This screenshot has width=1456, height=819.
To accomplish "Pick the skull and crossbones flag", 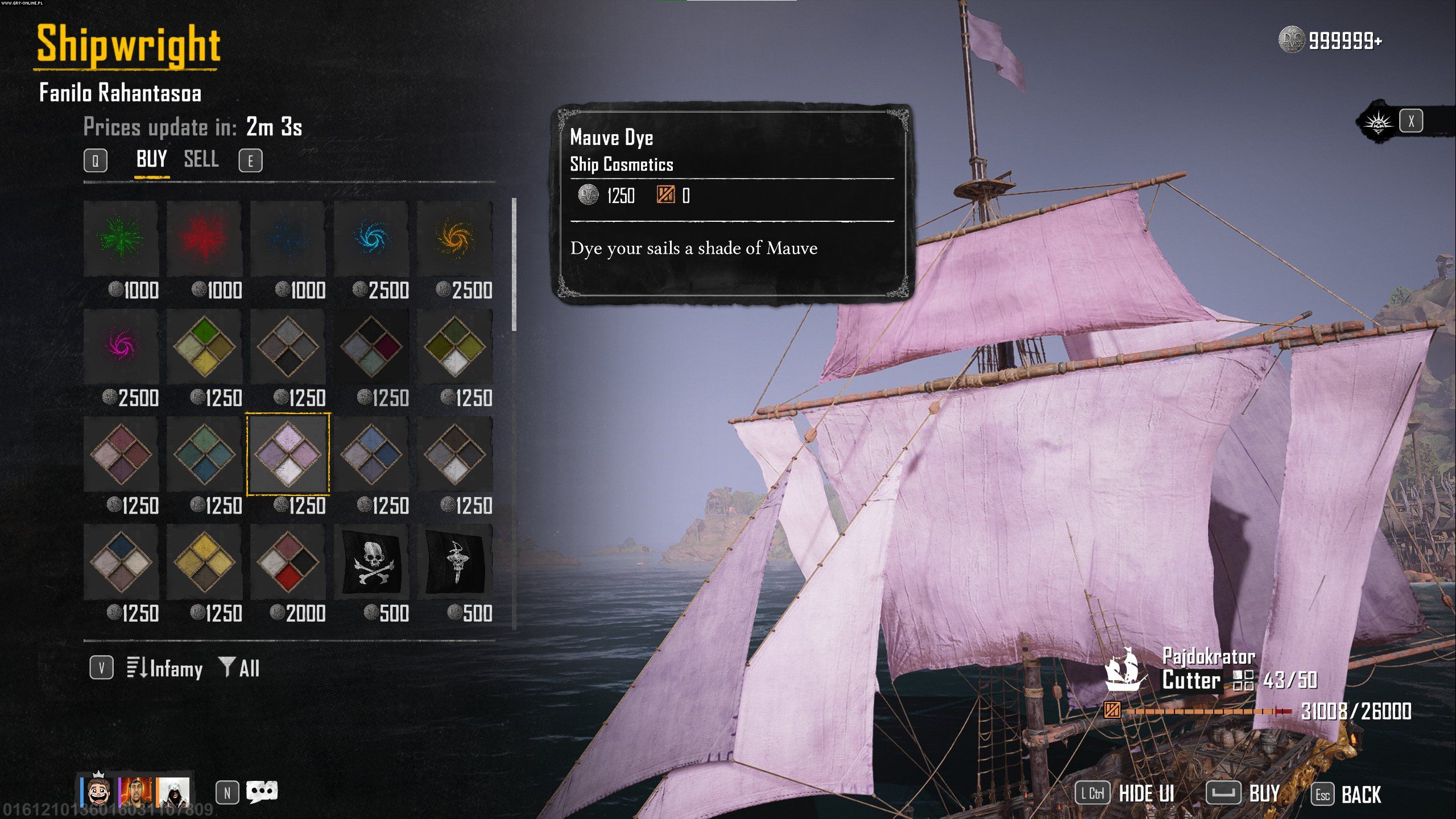I will 371,562.
